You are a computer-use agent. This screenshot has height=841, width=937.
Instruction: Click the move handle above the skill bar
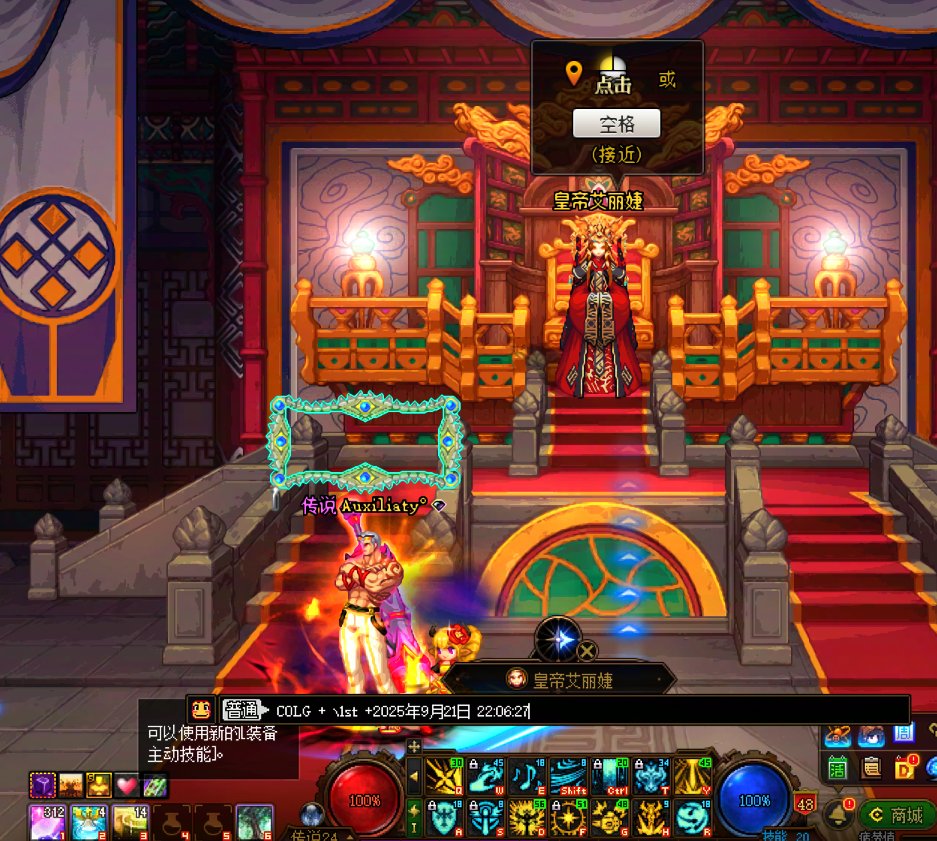(414, 746)
